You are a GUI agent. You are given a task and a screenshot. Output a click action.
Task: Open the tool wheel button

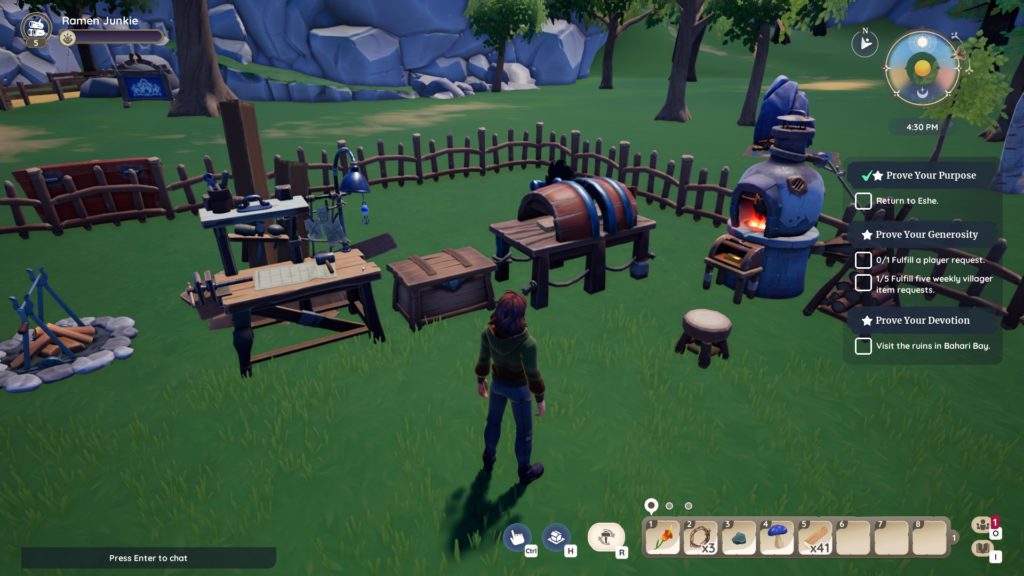point(606,538)
